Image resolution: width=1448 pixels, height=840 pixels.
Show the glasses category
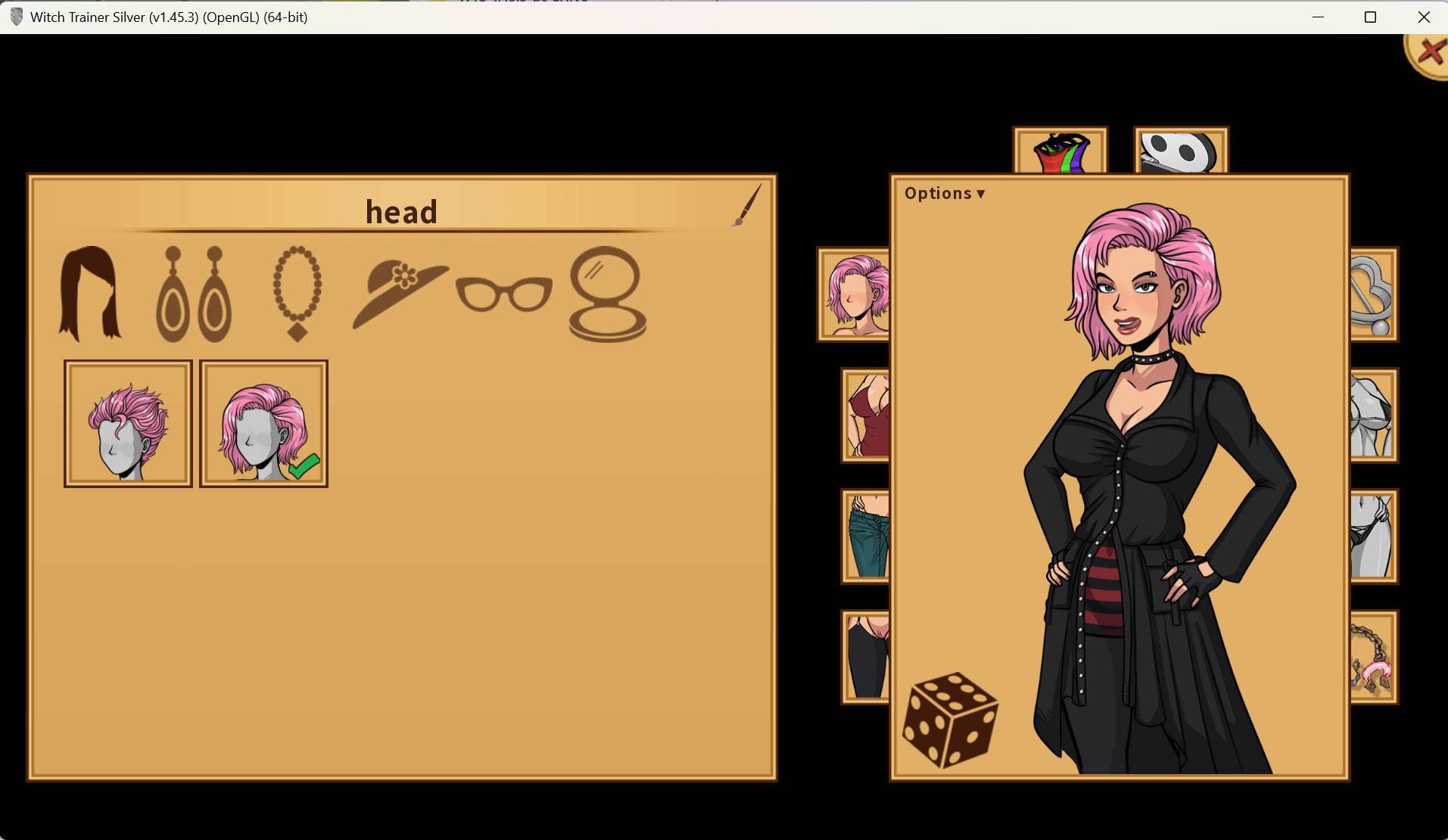point(503,294)
